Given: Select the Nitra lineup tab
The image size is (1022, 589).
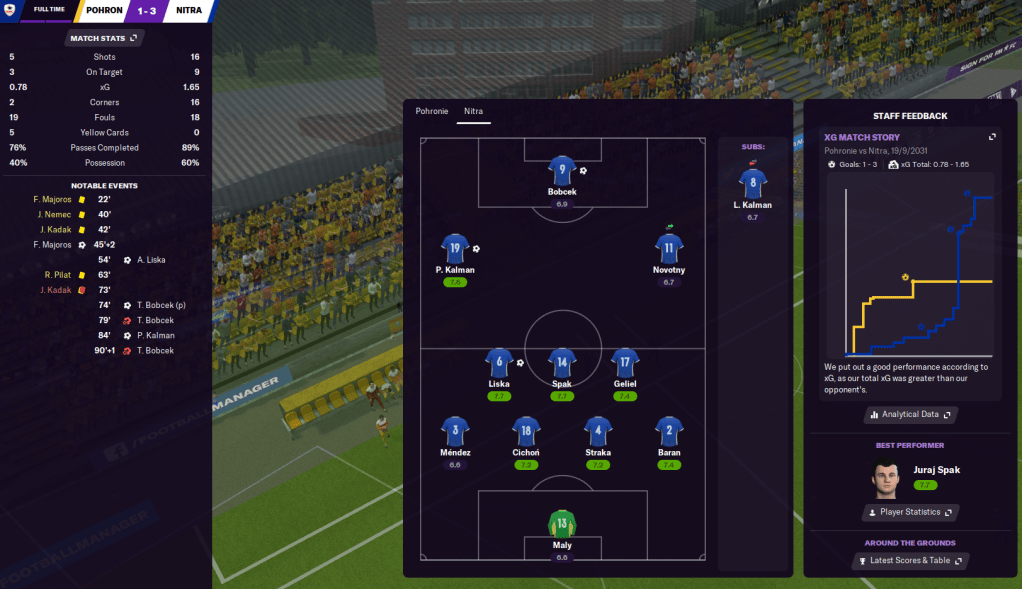Looking at the screenshot, I should point(473,111).
